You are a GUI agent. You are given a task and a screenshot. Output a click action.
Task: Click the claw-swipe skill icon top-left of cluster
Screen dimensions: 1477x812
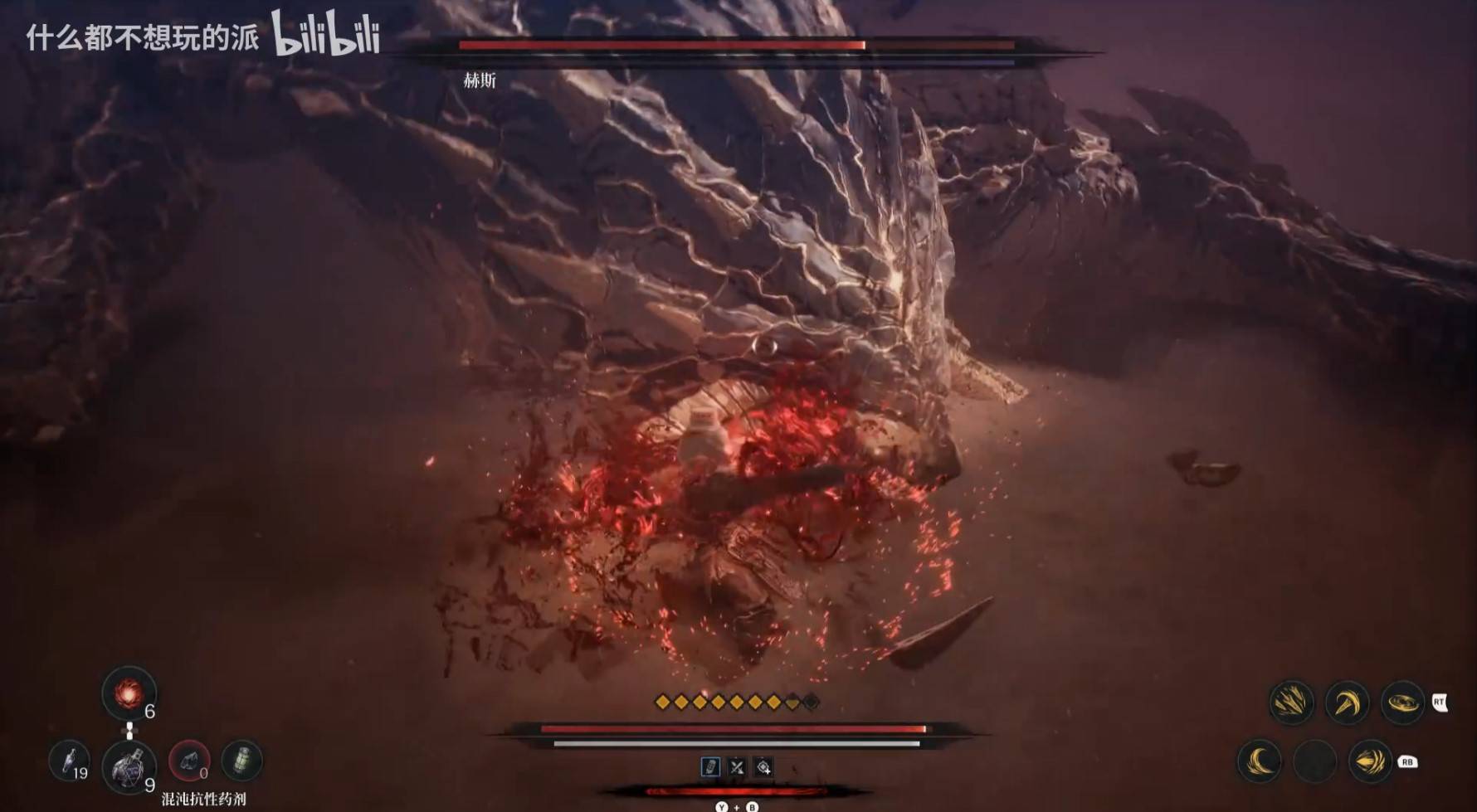[x=1293, y=703]
